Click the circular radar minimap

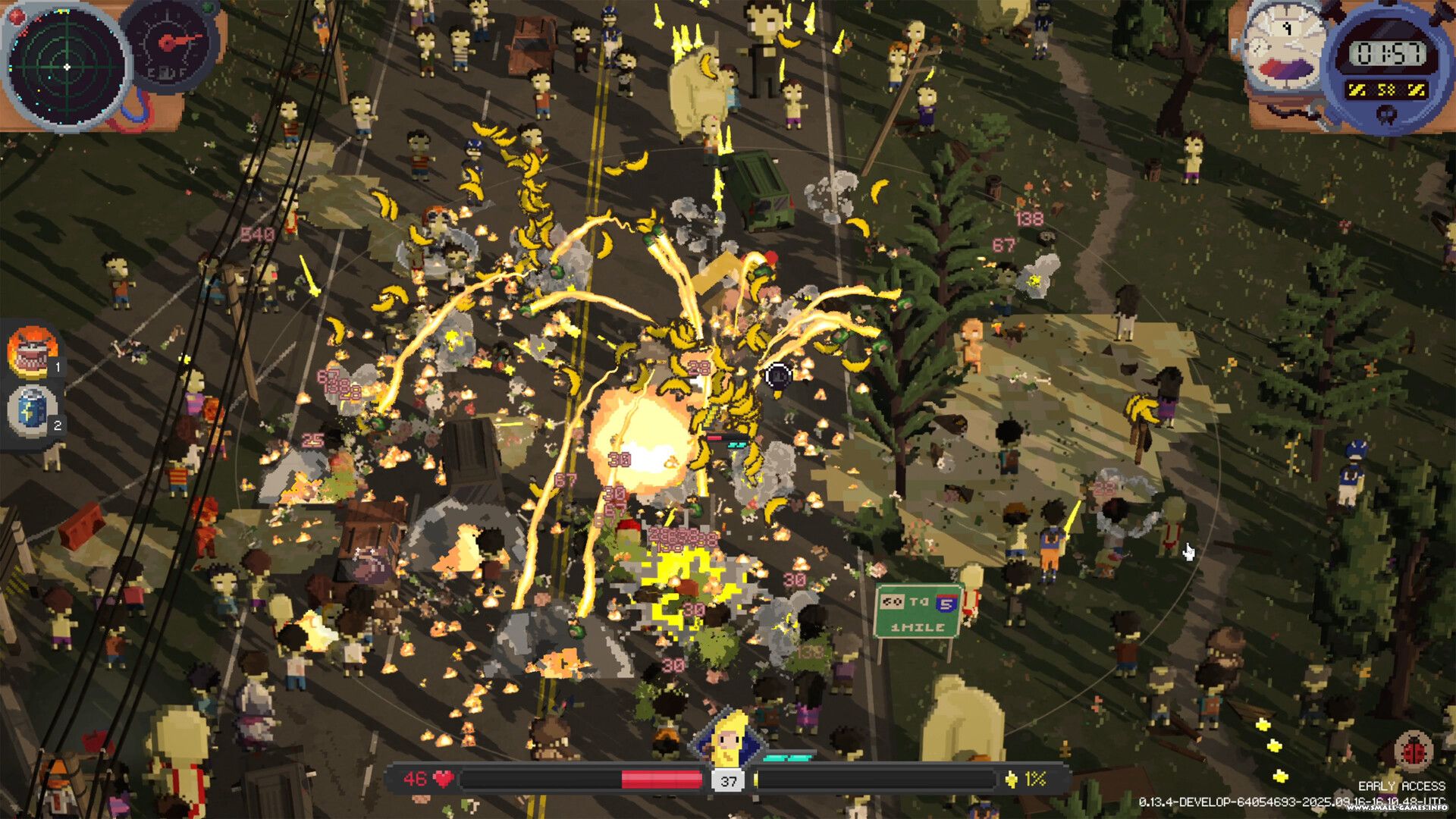coord(67,67)
